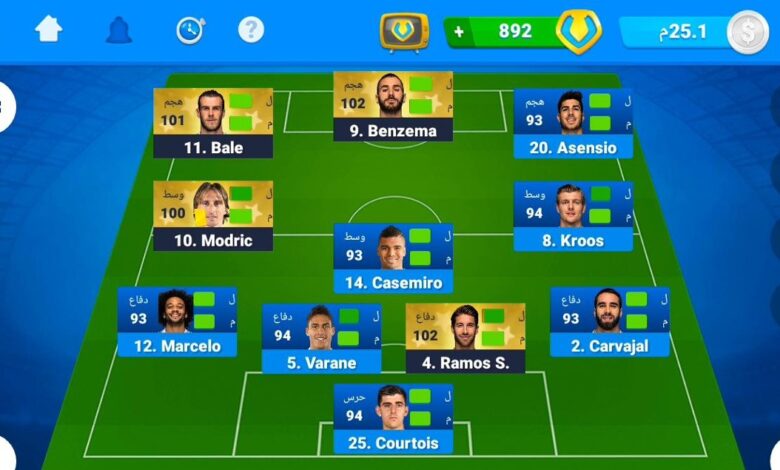780x470 pixels.
Task: Open the yellow TV icon
Action: [404, 32]
